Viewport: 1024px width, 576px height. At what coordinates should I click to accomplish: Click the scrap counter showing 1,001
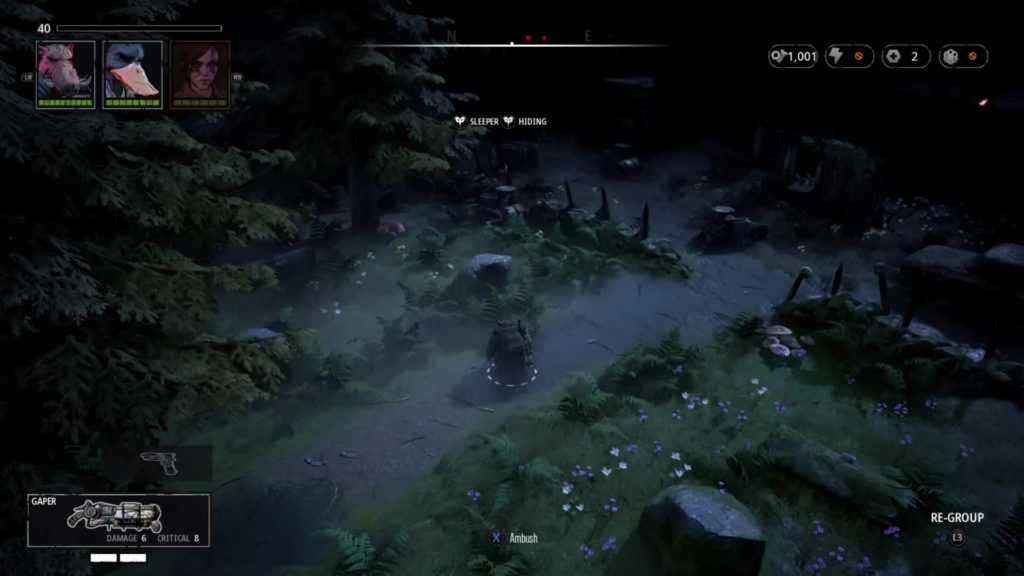click(793, 57)
